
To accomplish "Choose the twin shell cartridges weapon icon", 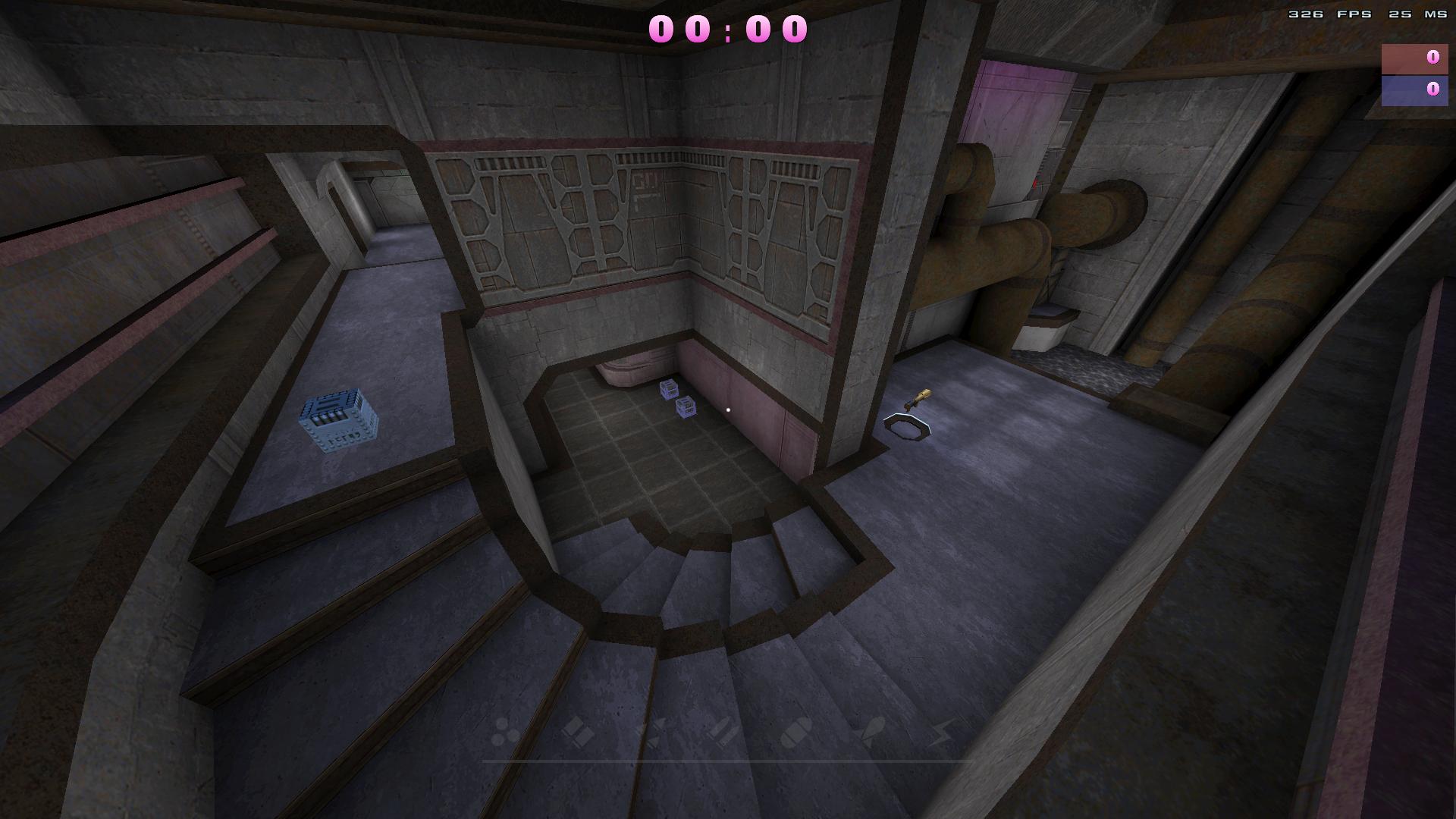I will (x=578, y=732).
